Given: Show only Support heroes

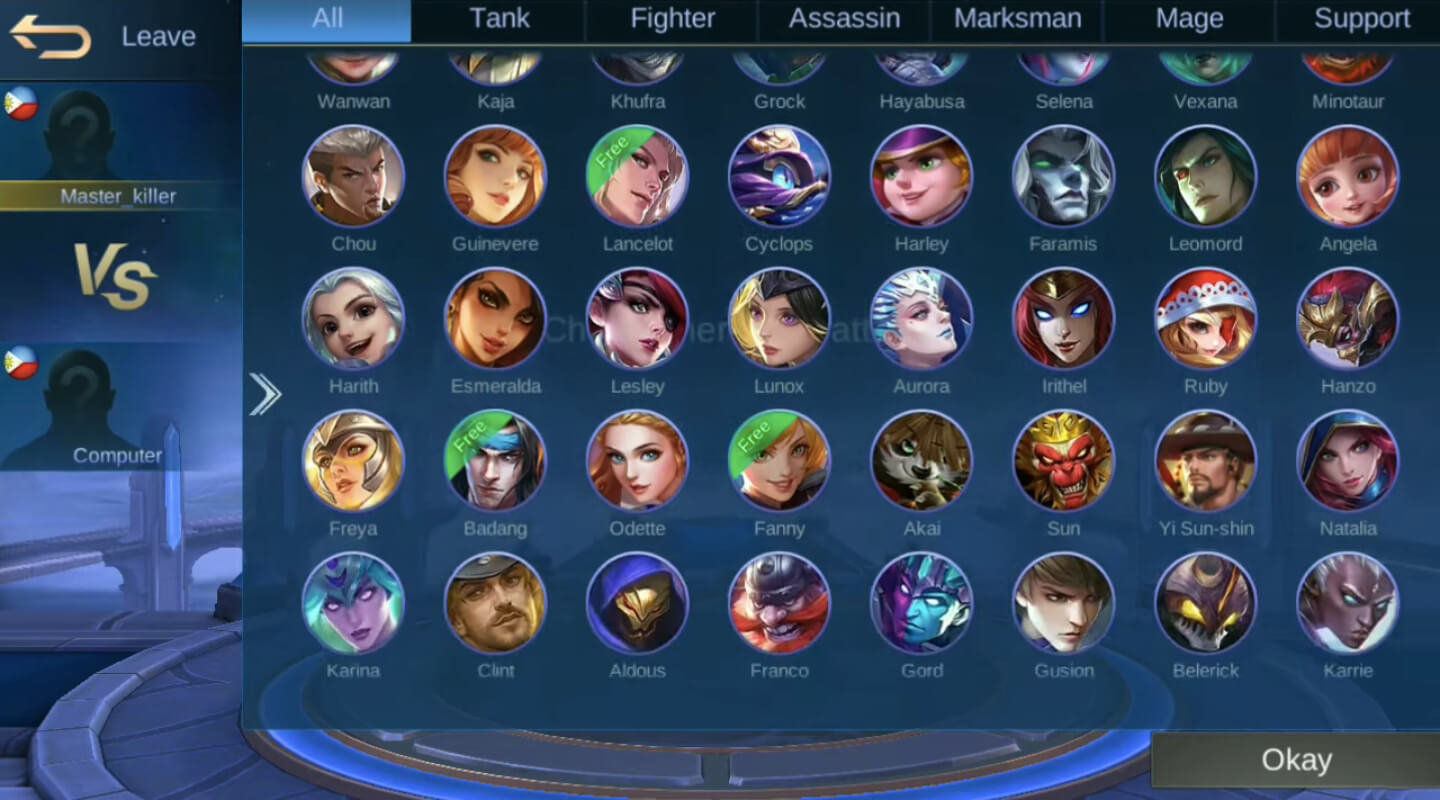Looking at the screenshot, I should tap(1362, 18).
